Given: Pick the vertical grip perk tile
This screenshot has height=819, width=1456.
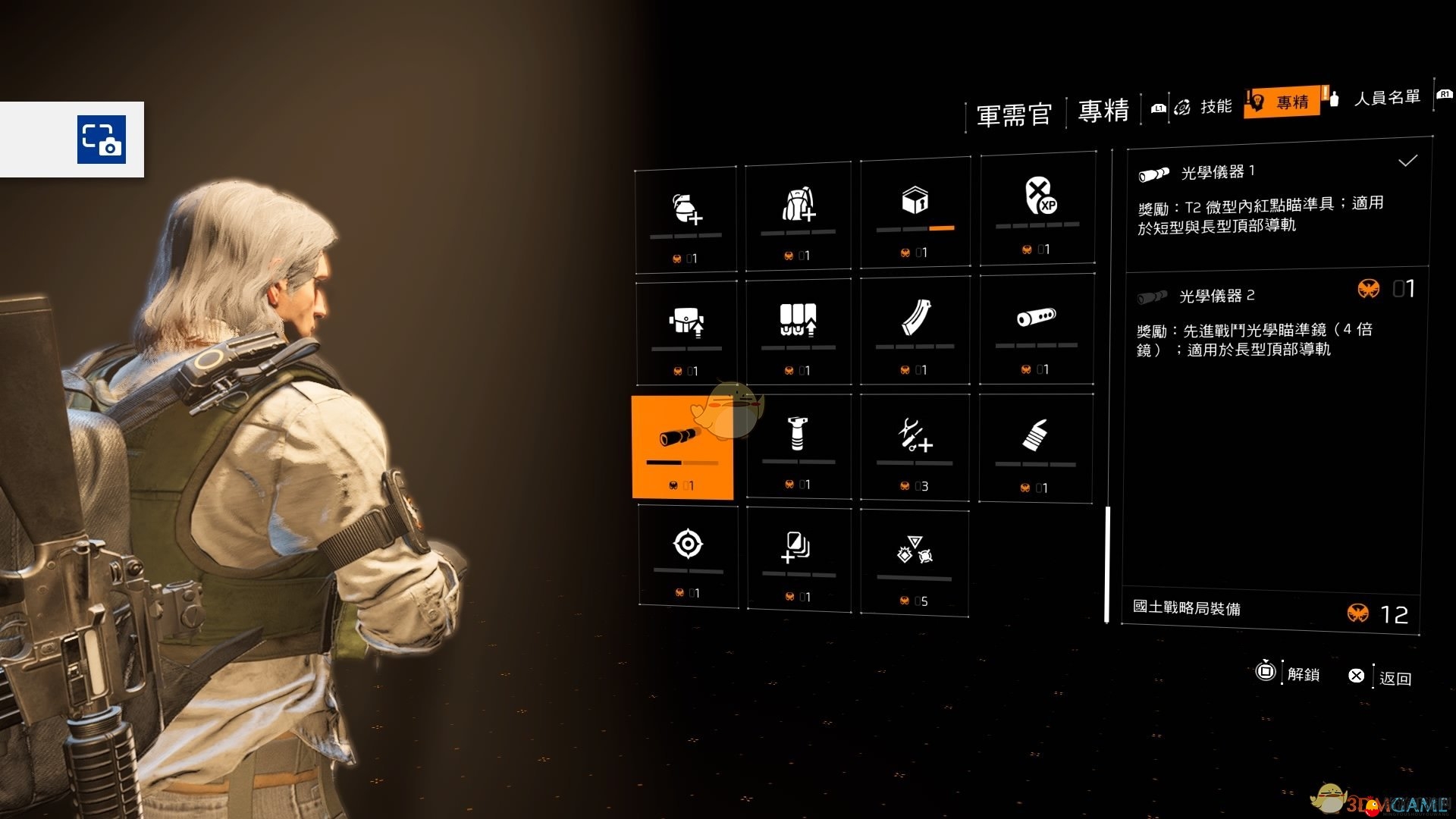Looking at the screenshot, I should (798, 446).
